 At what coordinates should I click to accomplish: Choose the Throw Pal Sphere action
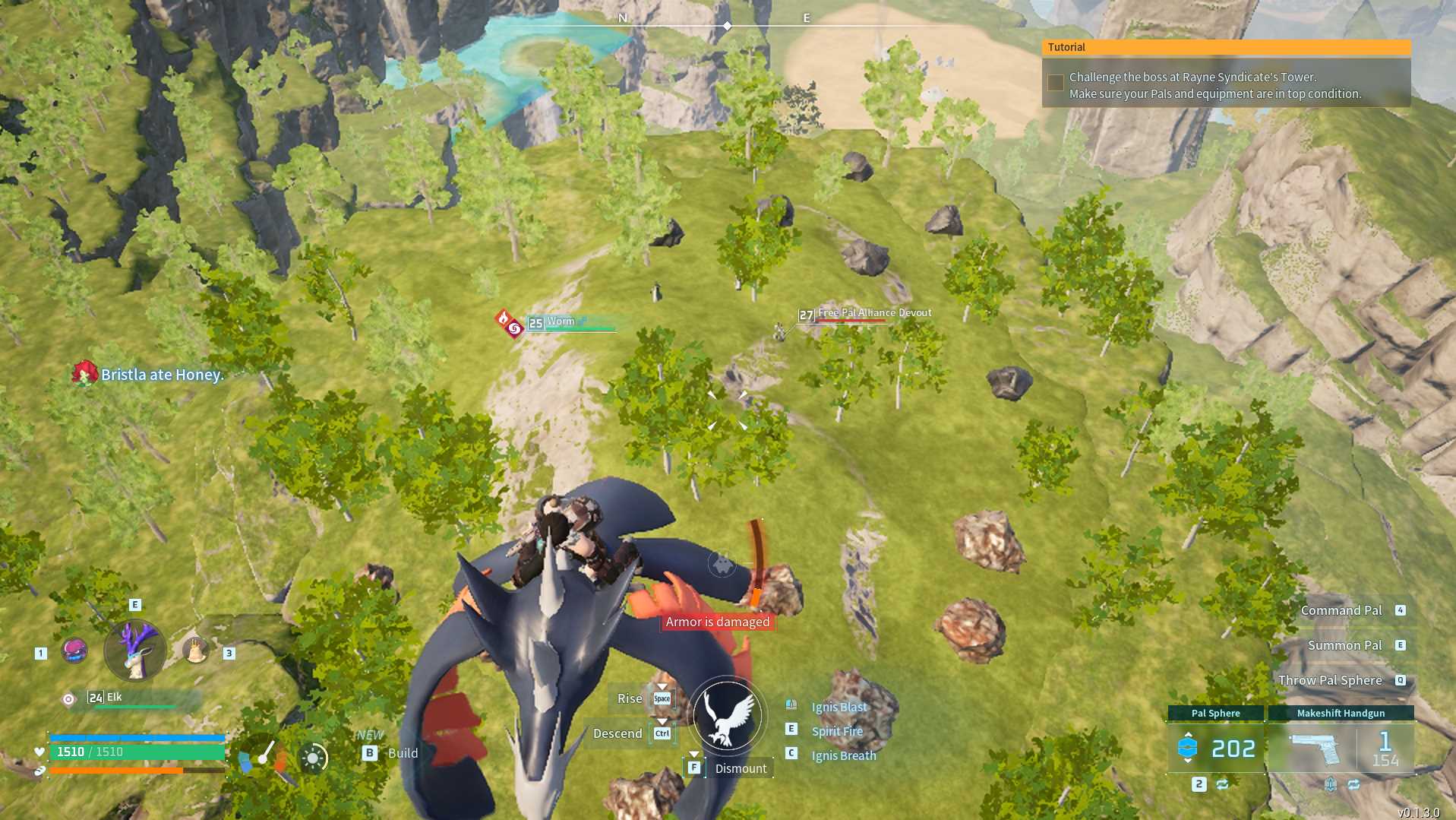point(1330,680)
